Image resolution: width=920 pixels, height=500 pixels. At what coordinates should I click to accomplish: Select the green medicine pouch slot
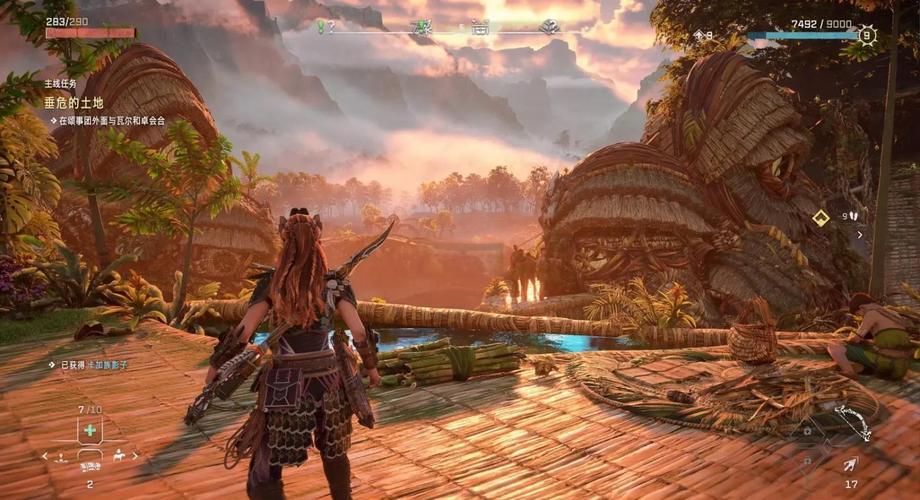[90, 430]
